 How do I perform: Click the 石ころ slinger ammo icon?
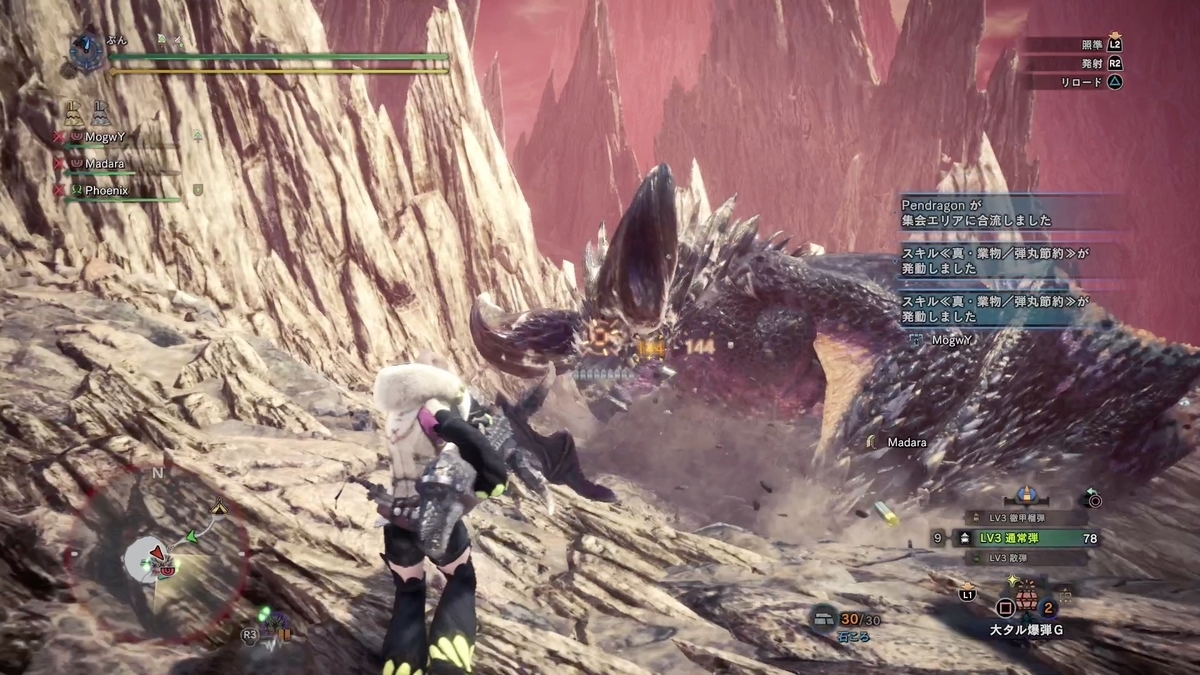click(825, 618)
